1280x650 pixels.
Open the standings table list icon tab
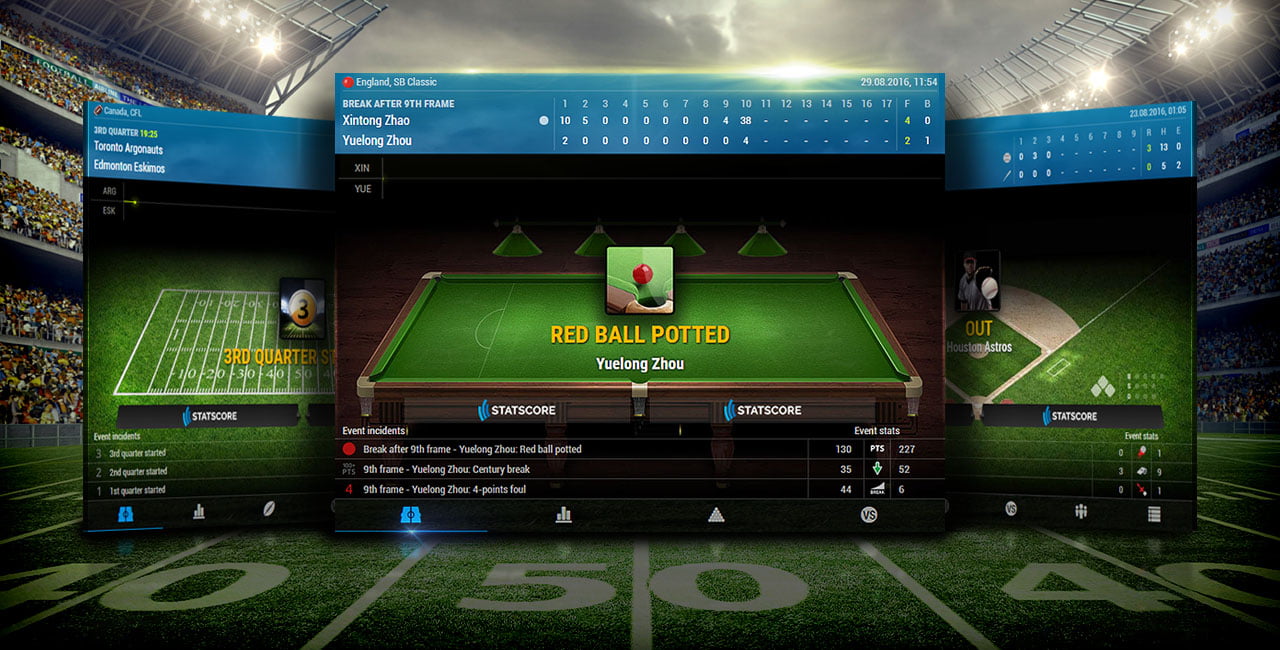click(x=1154, y=514)
